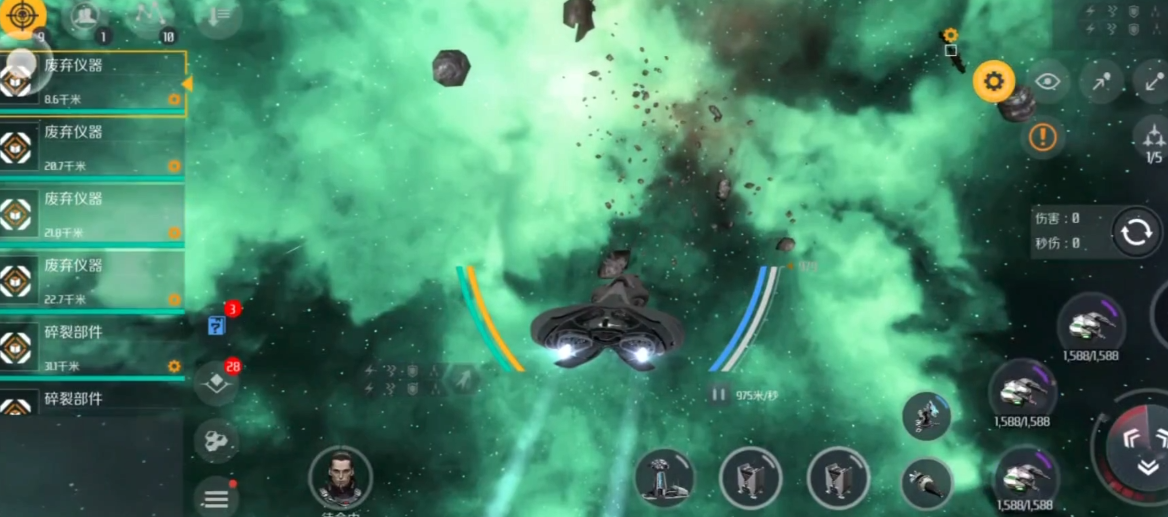
Task: Toggle the eye visibility button
Action: tap(1047, 81)
